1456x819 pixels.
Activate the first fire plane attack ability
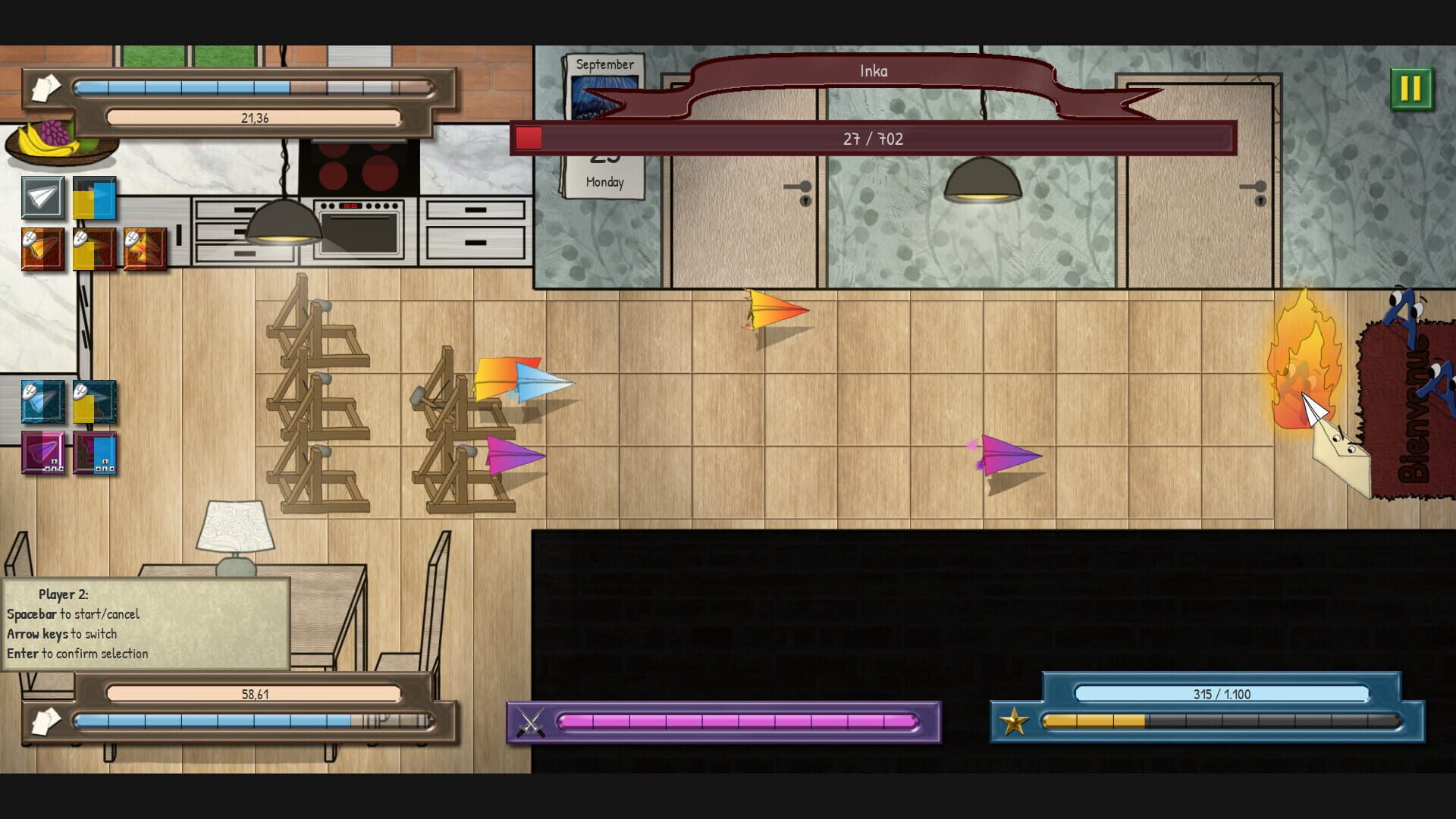tap(42, 250)
